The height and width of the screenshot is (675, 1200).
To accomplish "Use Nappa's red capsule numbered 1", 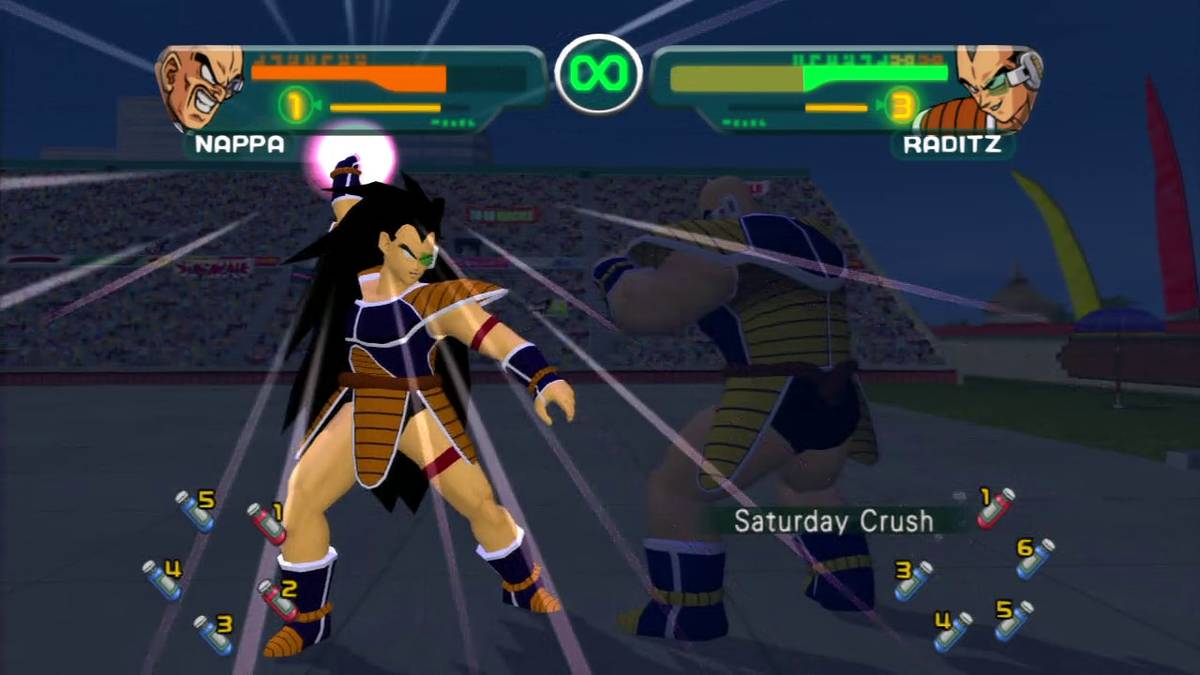I will [x=266, y=522].
